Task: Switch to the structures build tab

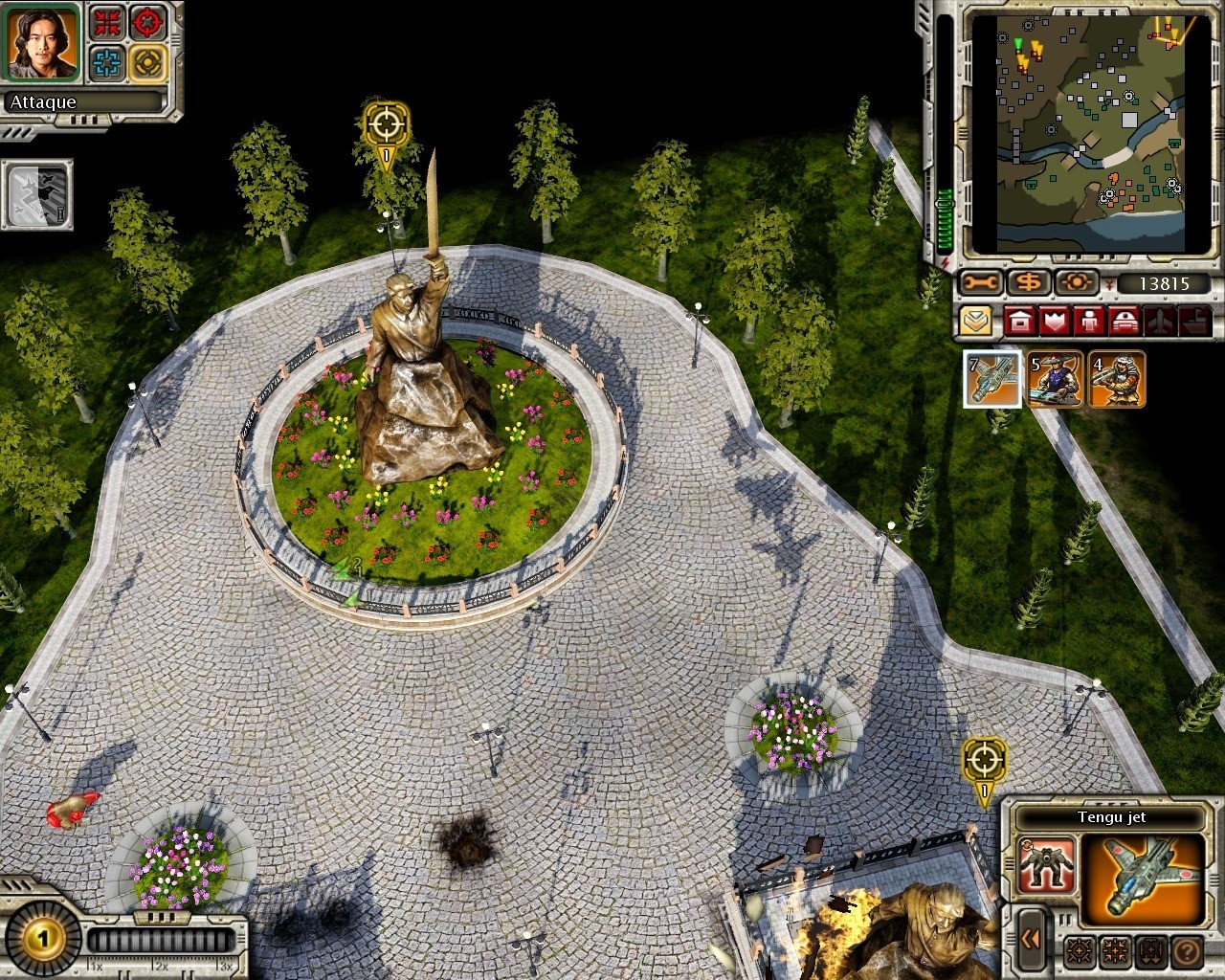Action: [1021, 322]
